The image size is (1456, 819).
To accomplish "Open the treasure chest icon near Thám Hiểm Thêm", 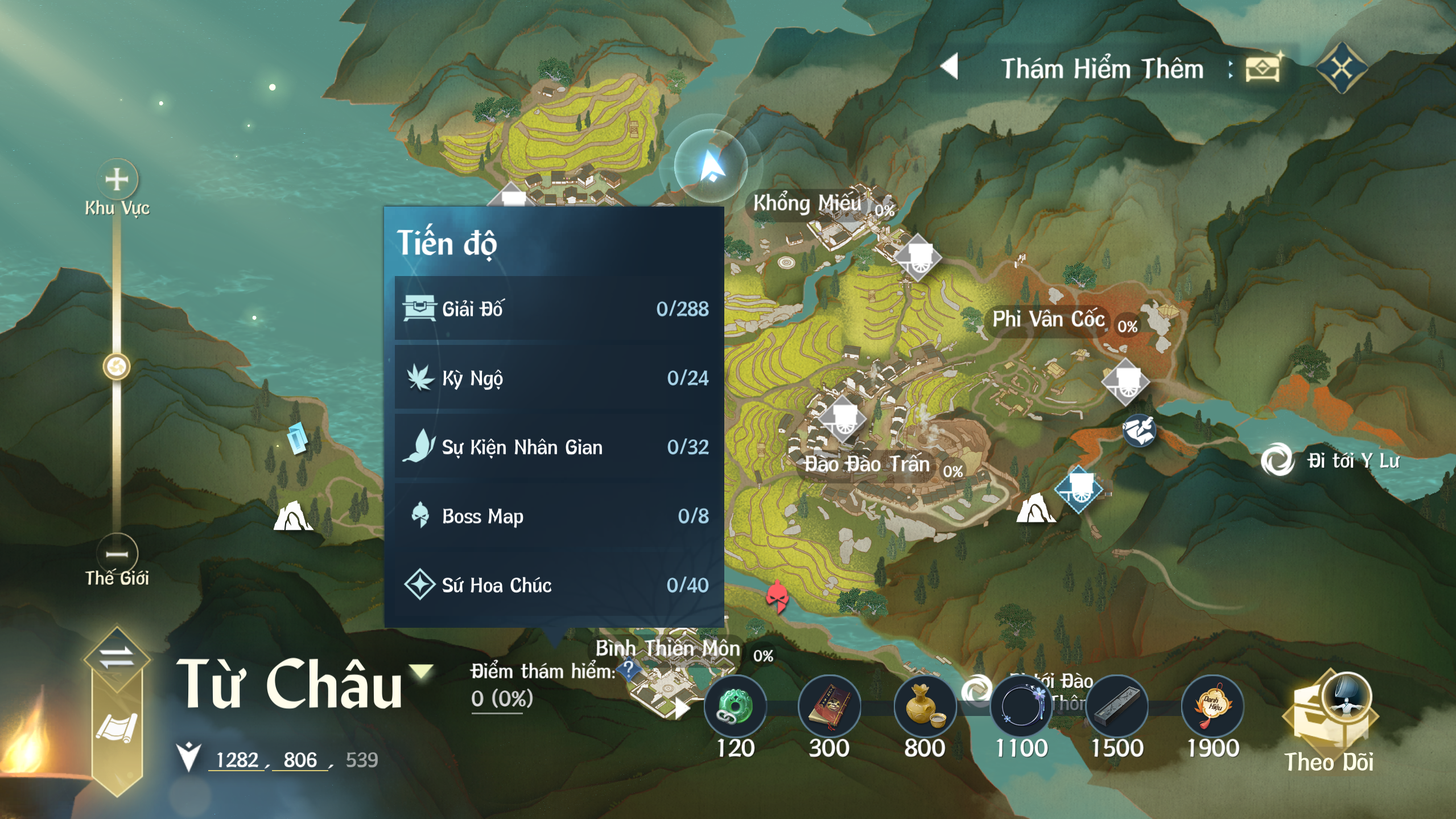I will (1263, 68).
